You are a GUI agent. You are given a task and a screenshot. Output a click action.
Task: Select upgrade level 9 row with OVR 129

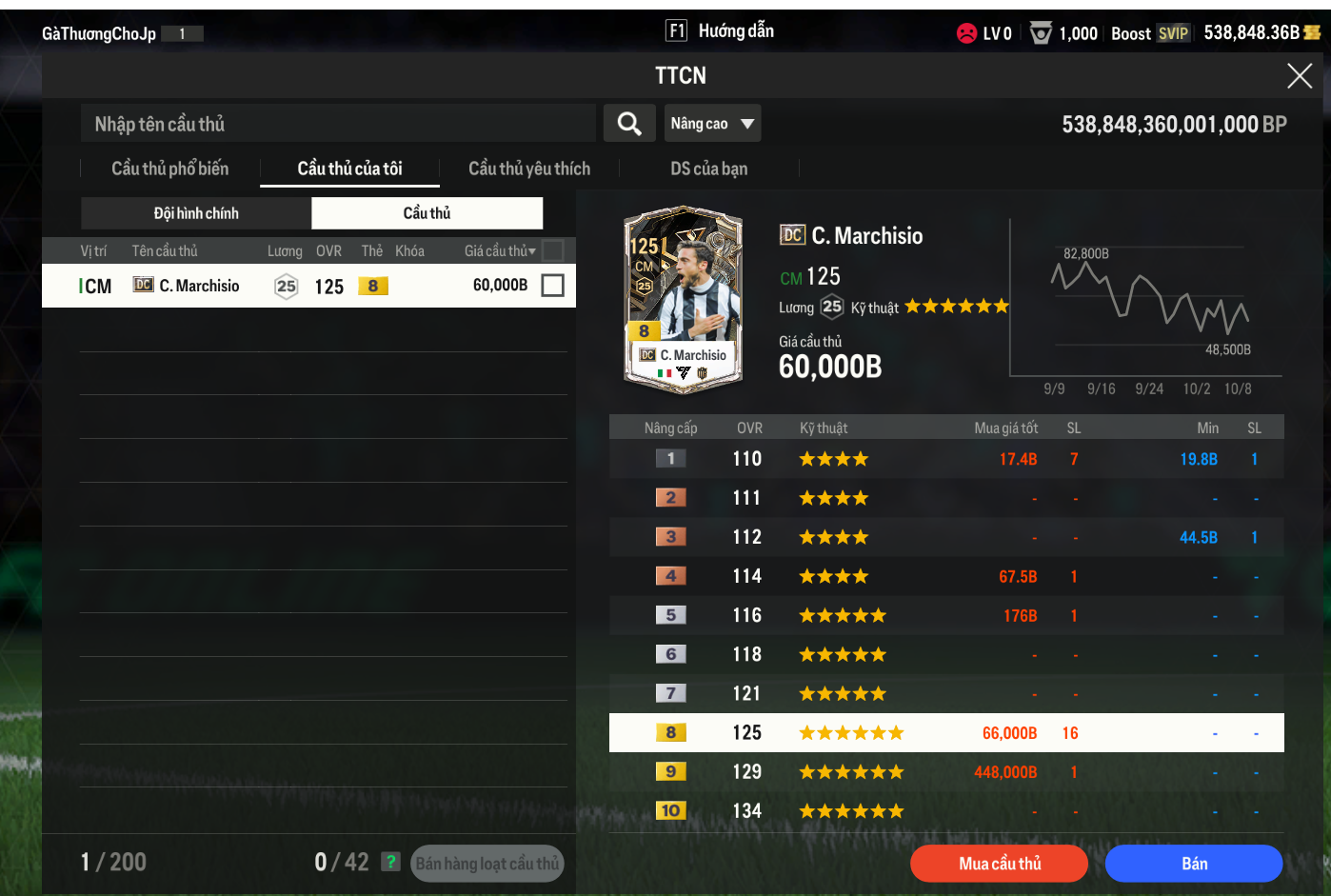coord(946,772)
